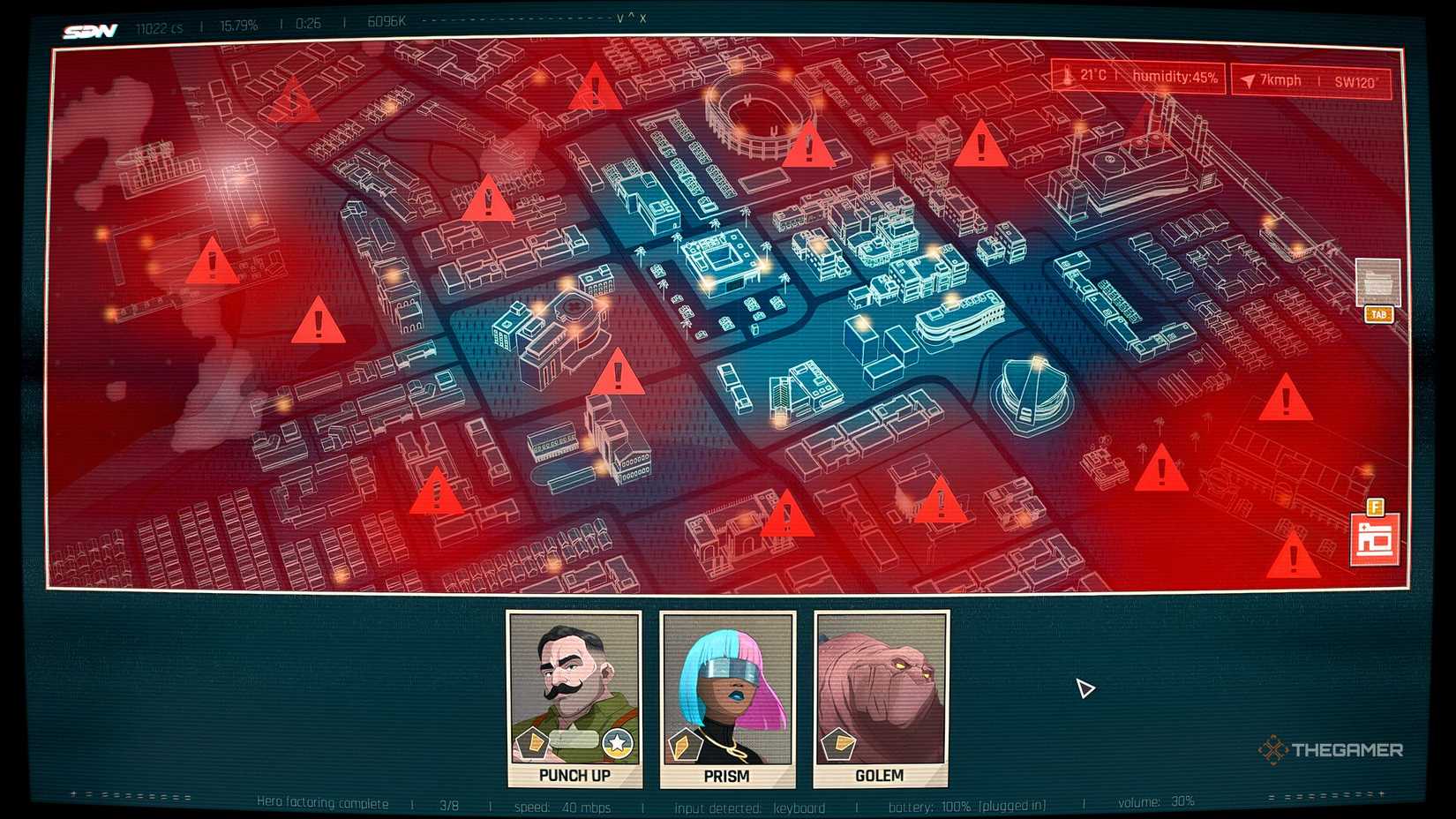This screenshot has width=1456, height=819.
Task: Open the building shortcut marked with F
Action: (1377, 534)
